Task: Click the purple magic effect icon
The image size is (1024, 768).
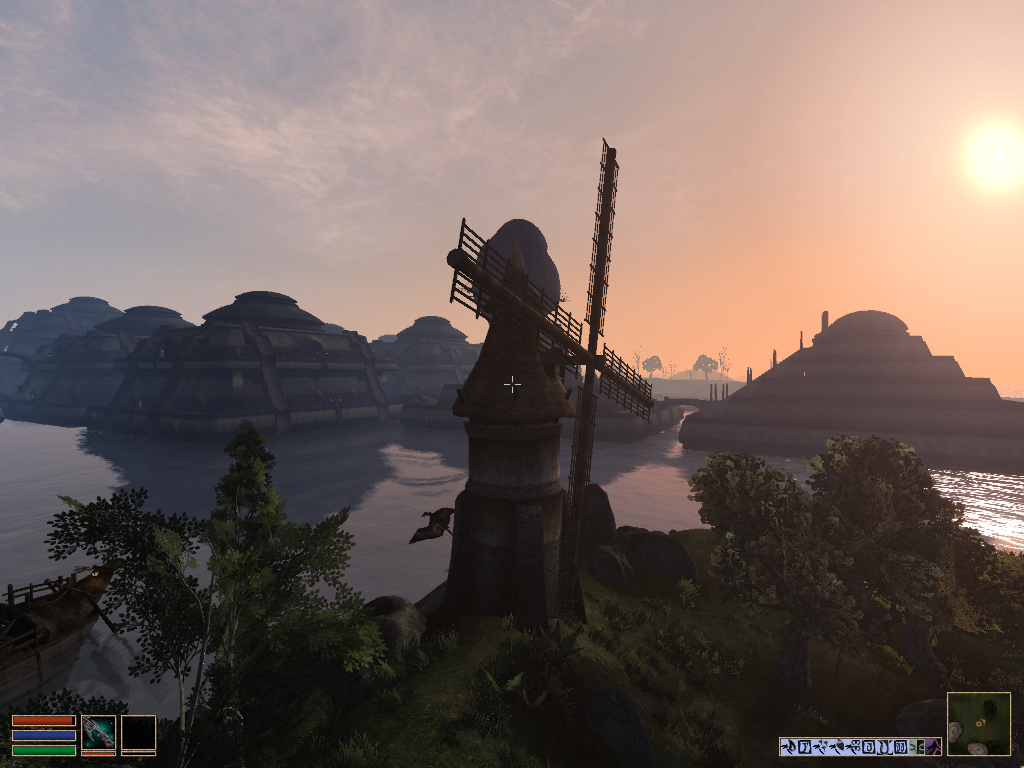Action: point(932,746)
